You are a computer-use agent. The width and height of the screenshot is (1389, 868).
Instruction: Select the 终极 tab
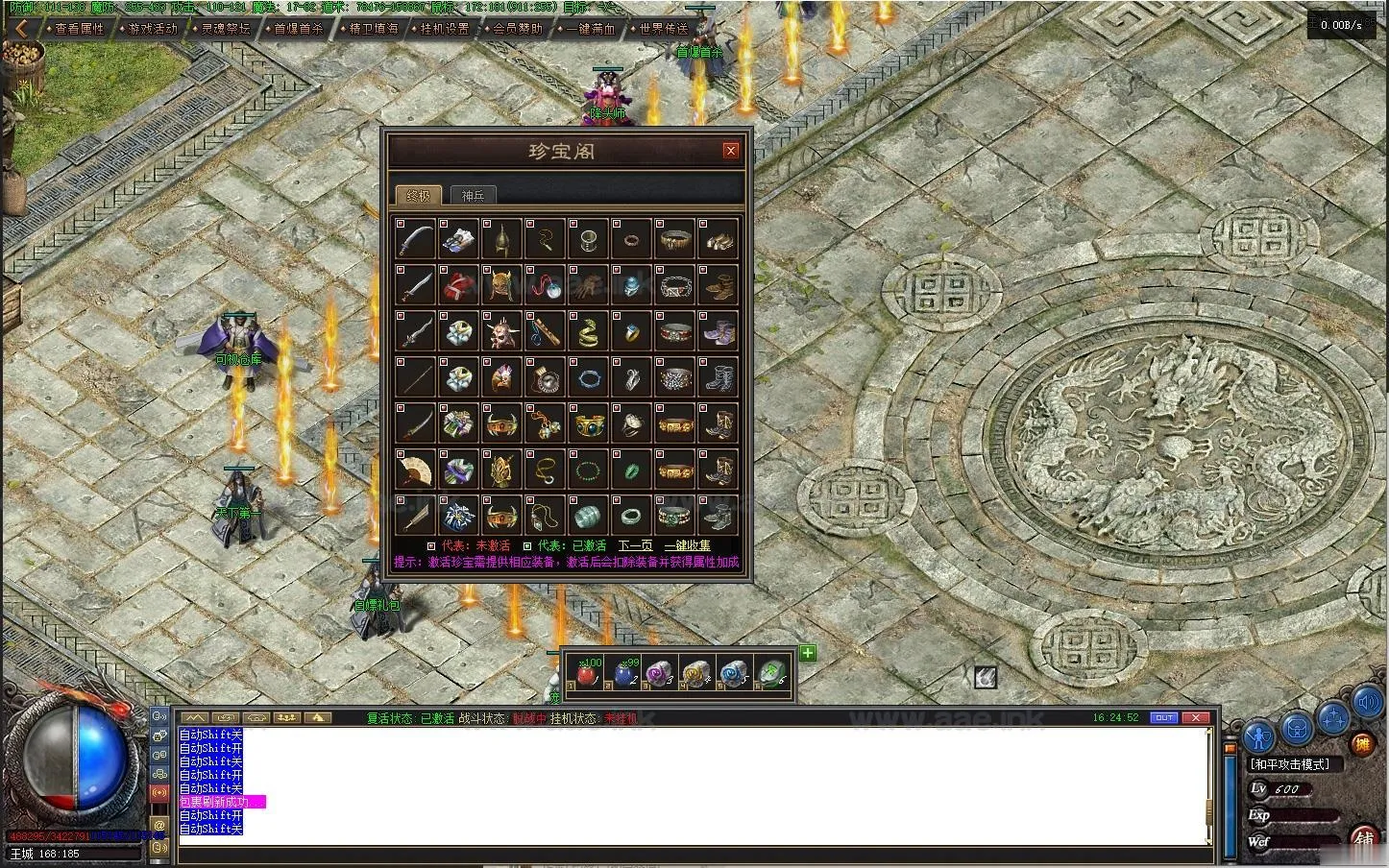419,195
